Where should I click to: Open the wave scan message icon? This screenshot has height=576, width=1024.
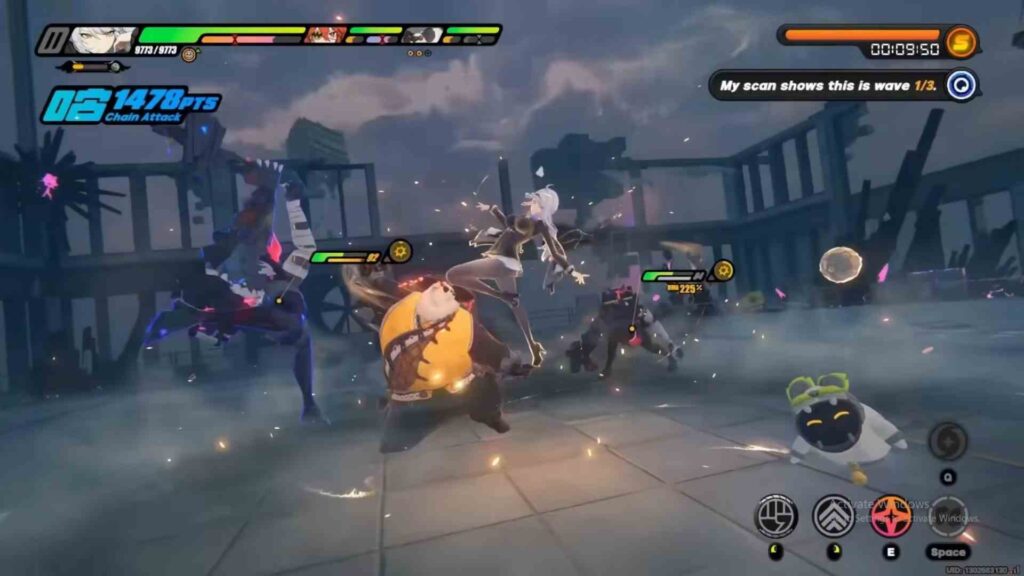point(961,85)
